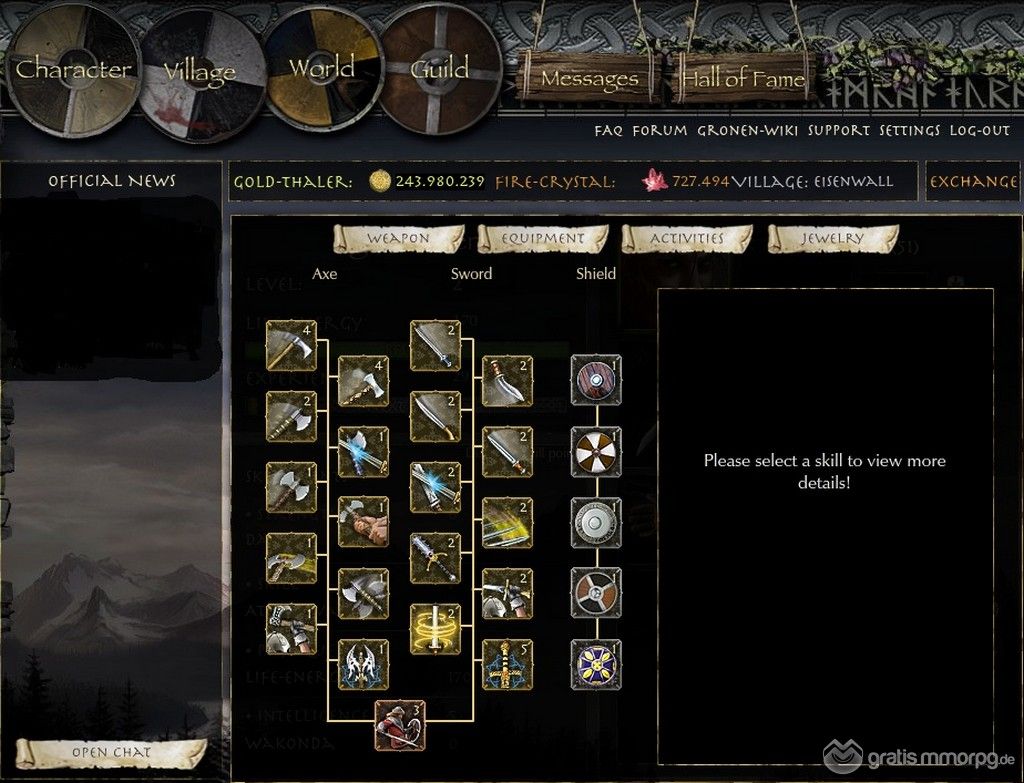
Task: Log out of the game
Action: (x=980, y=130)
